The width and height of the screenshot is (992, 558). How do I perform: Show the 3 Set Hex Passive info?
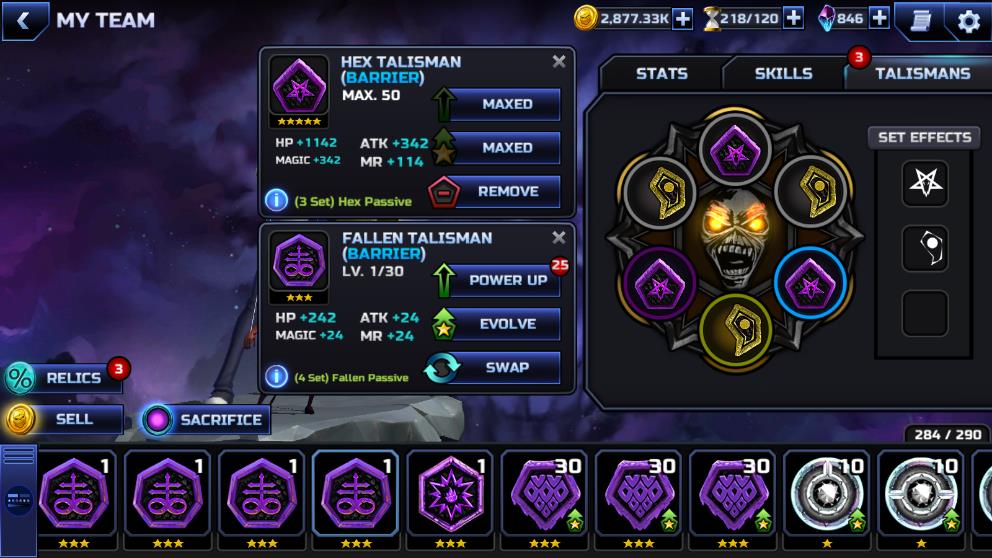click(x=276, y=200)
